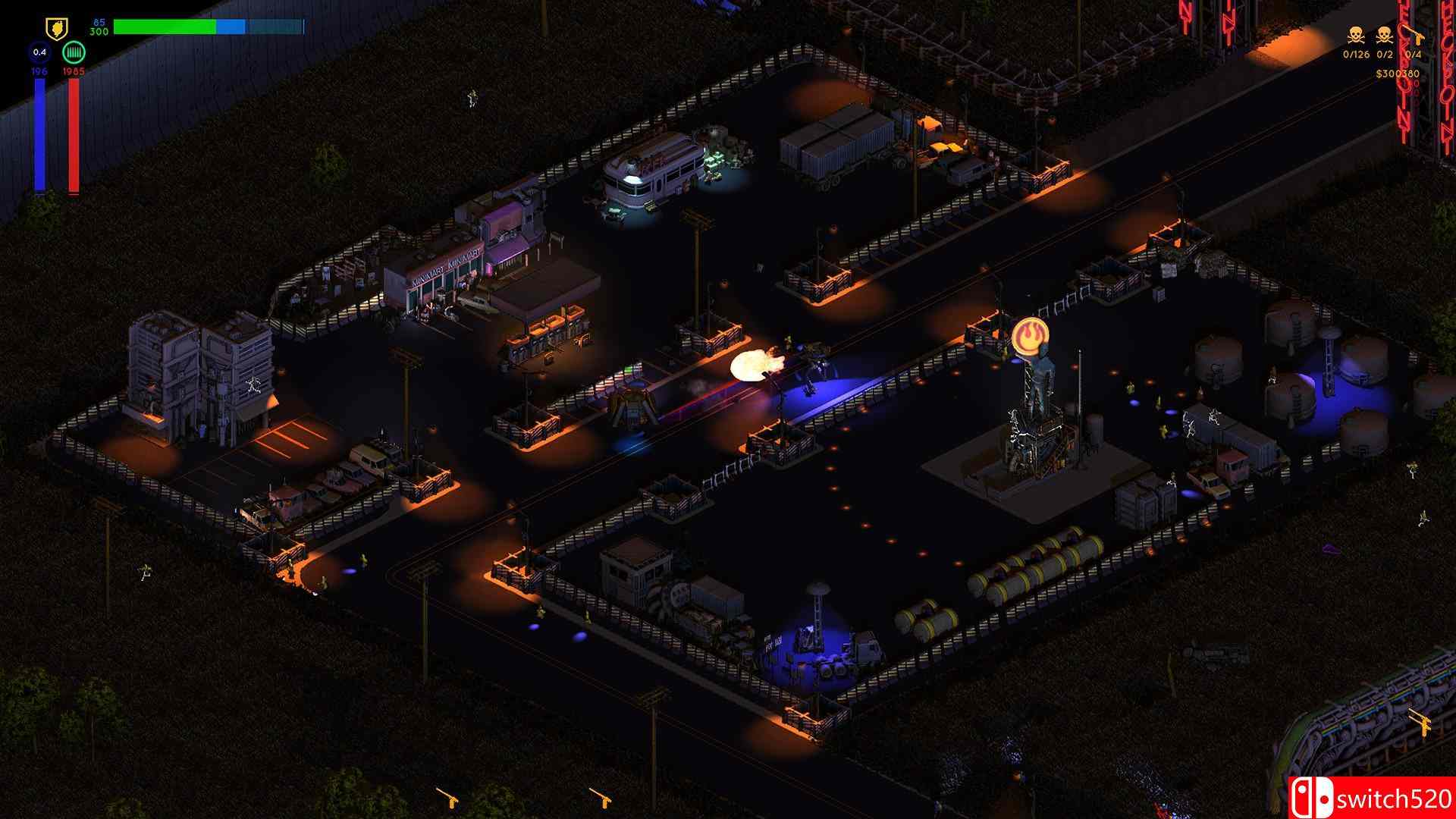Image resolution: width=1456 pixels, height=819 pixels.
Task: Click the level number 85 above the bar
Action: coord(98,22)
